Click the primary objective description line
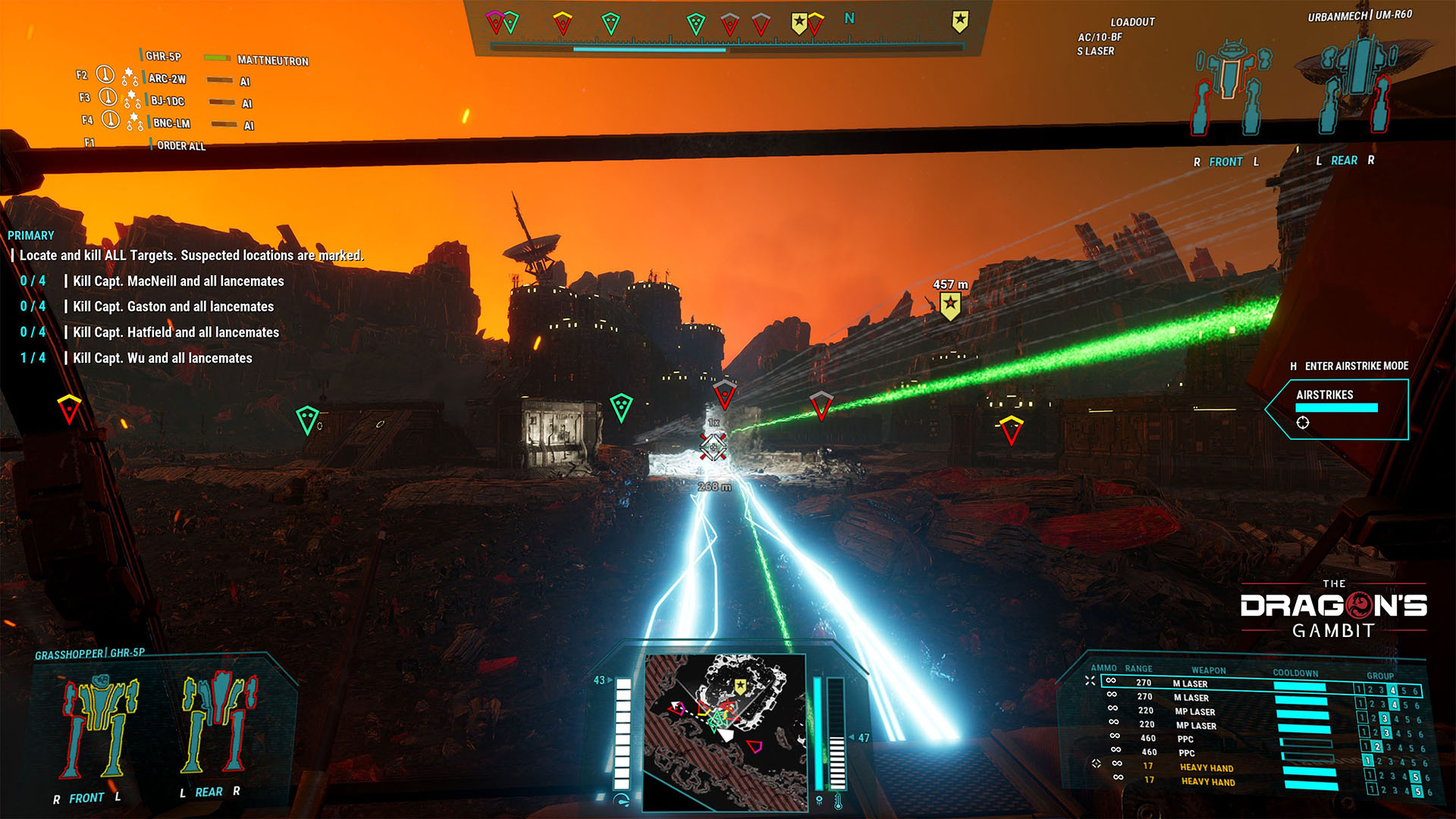This screenshot has width=1456, height=819. coord(191,256)
